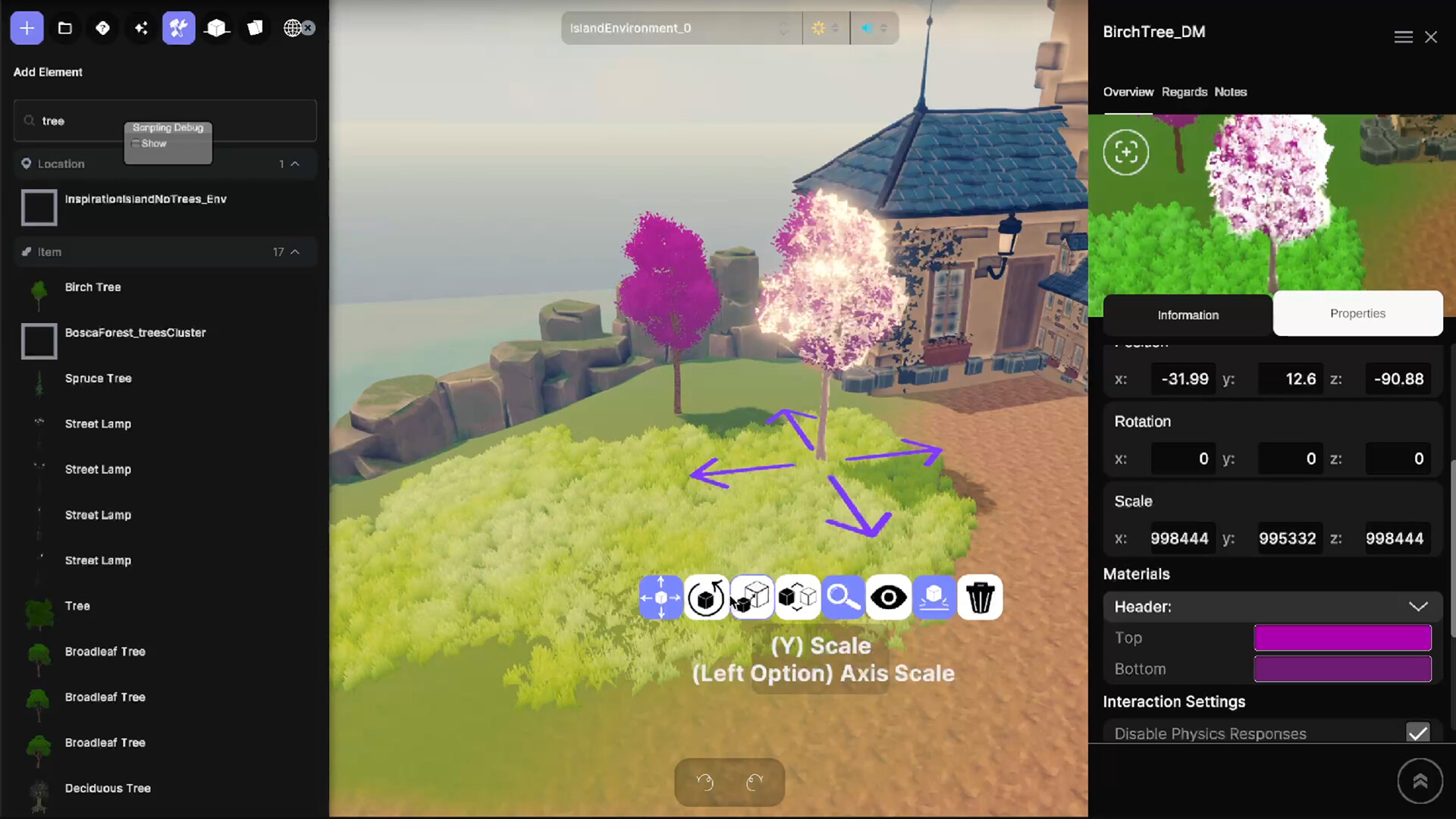The image size is (1456, 819).
Task: Select the Move tool in the floating toolbar
Action: tap(661, 598)
